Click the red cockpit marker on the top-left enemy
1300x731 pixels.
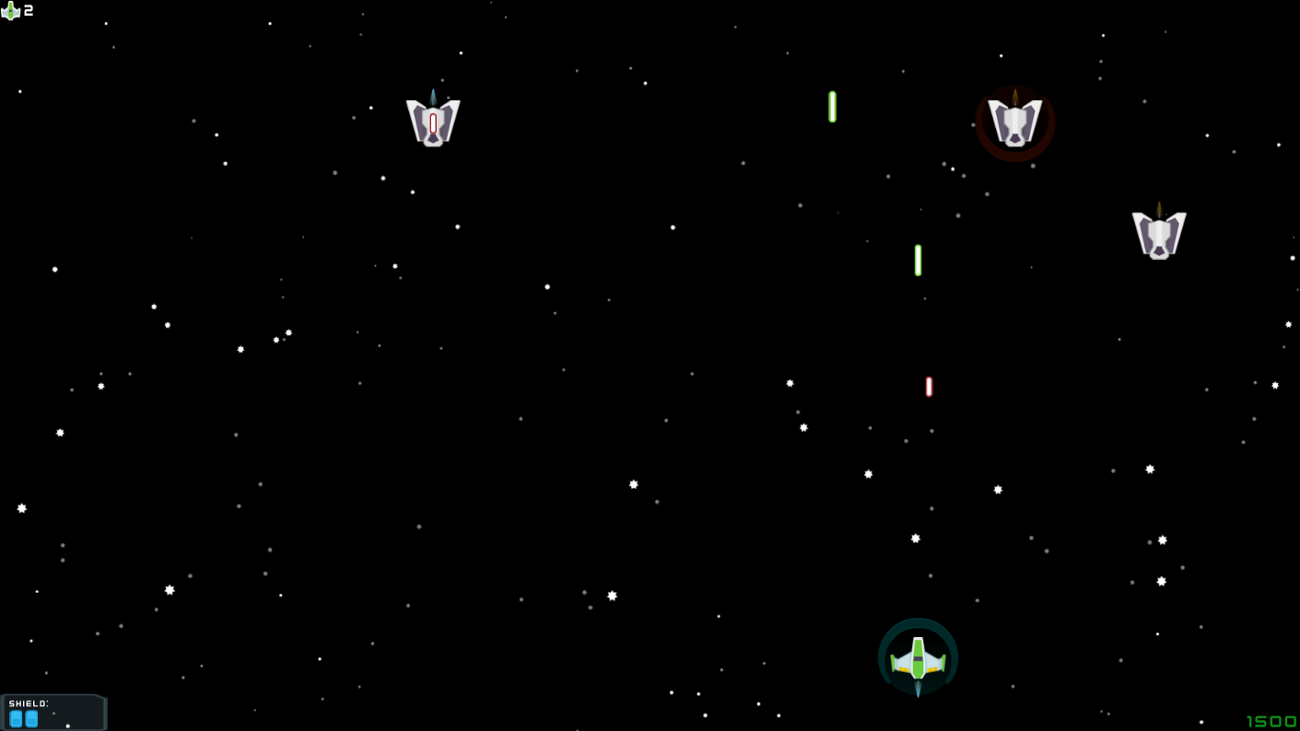pos(433,122)
